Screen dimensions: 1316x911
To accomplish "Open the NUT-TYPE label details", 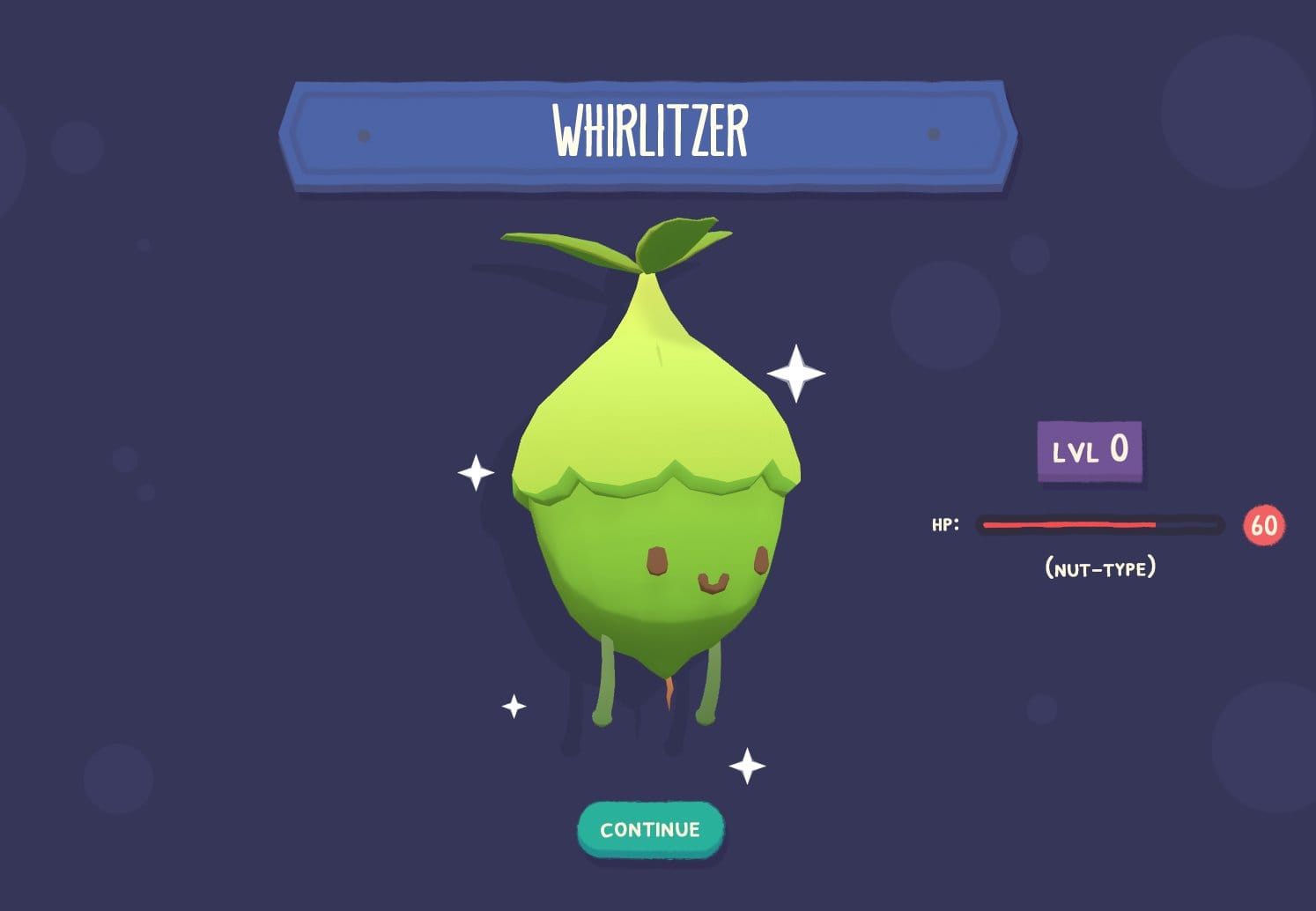I will (1099, 567).
